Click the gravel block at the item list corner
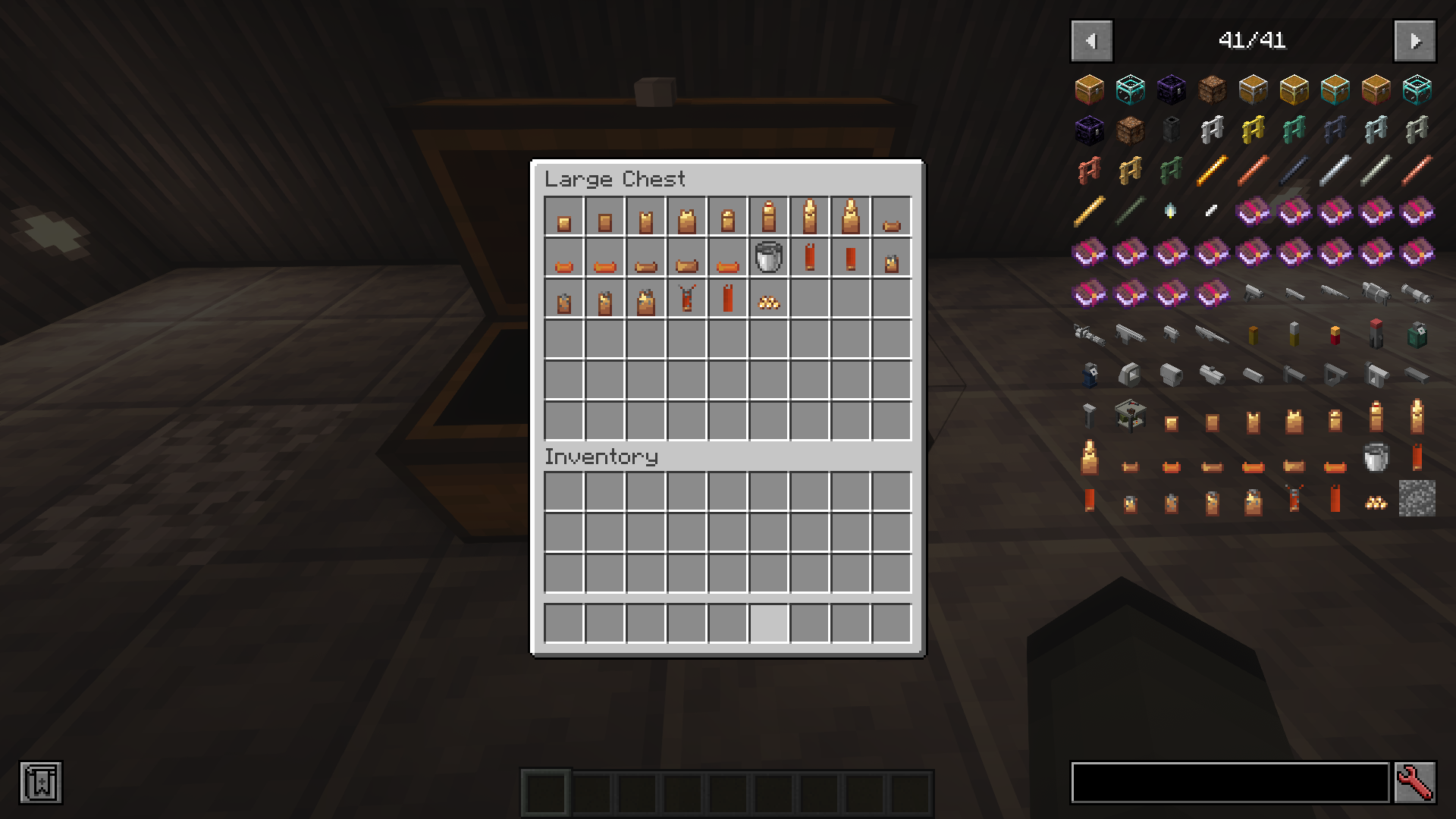 tap(1416, 498)
